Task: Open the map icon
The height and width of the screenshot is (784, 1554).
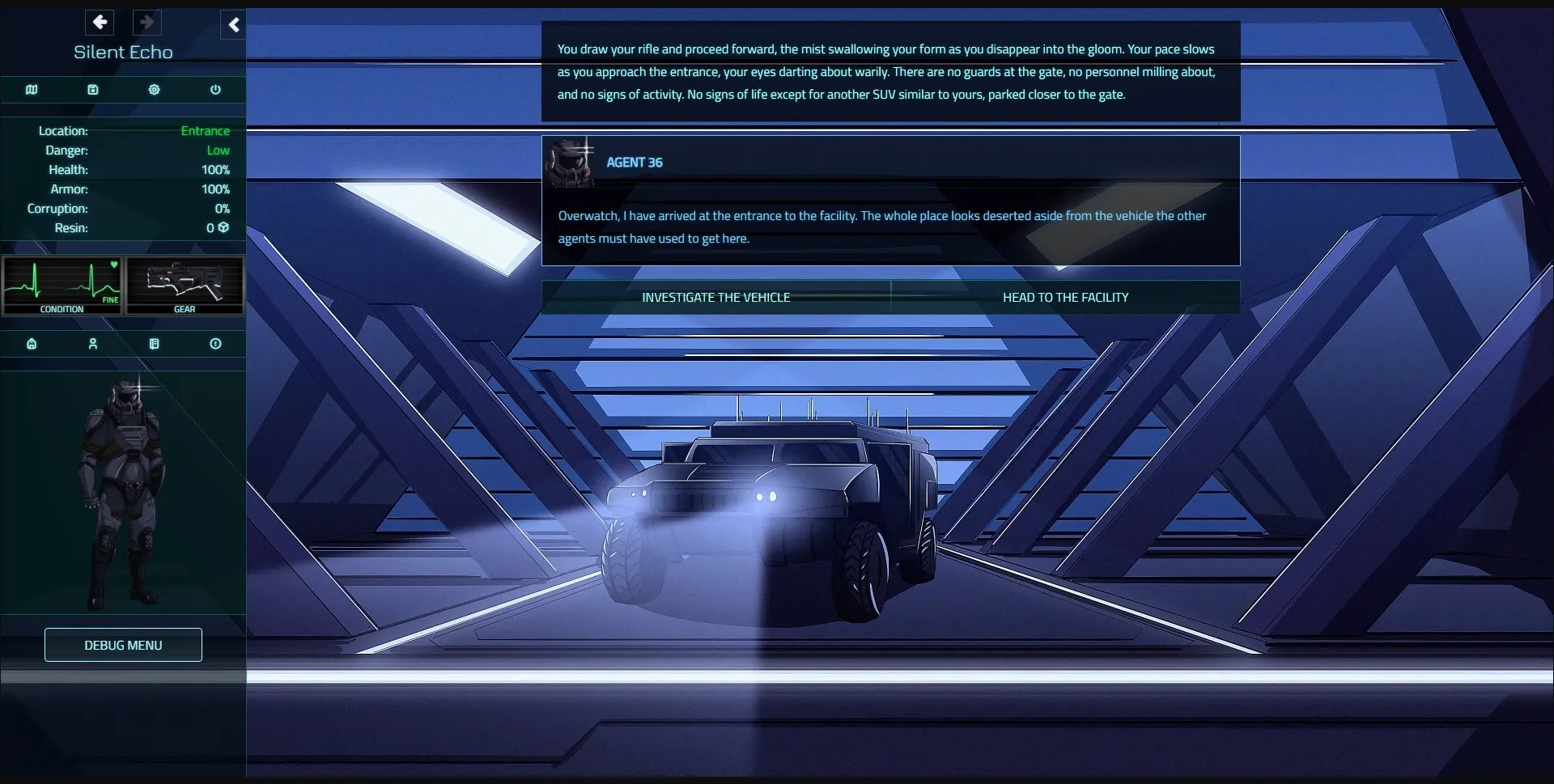Action: [x=31, y=89]
